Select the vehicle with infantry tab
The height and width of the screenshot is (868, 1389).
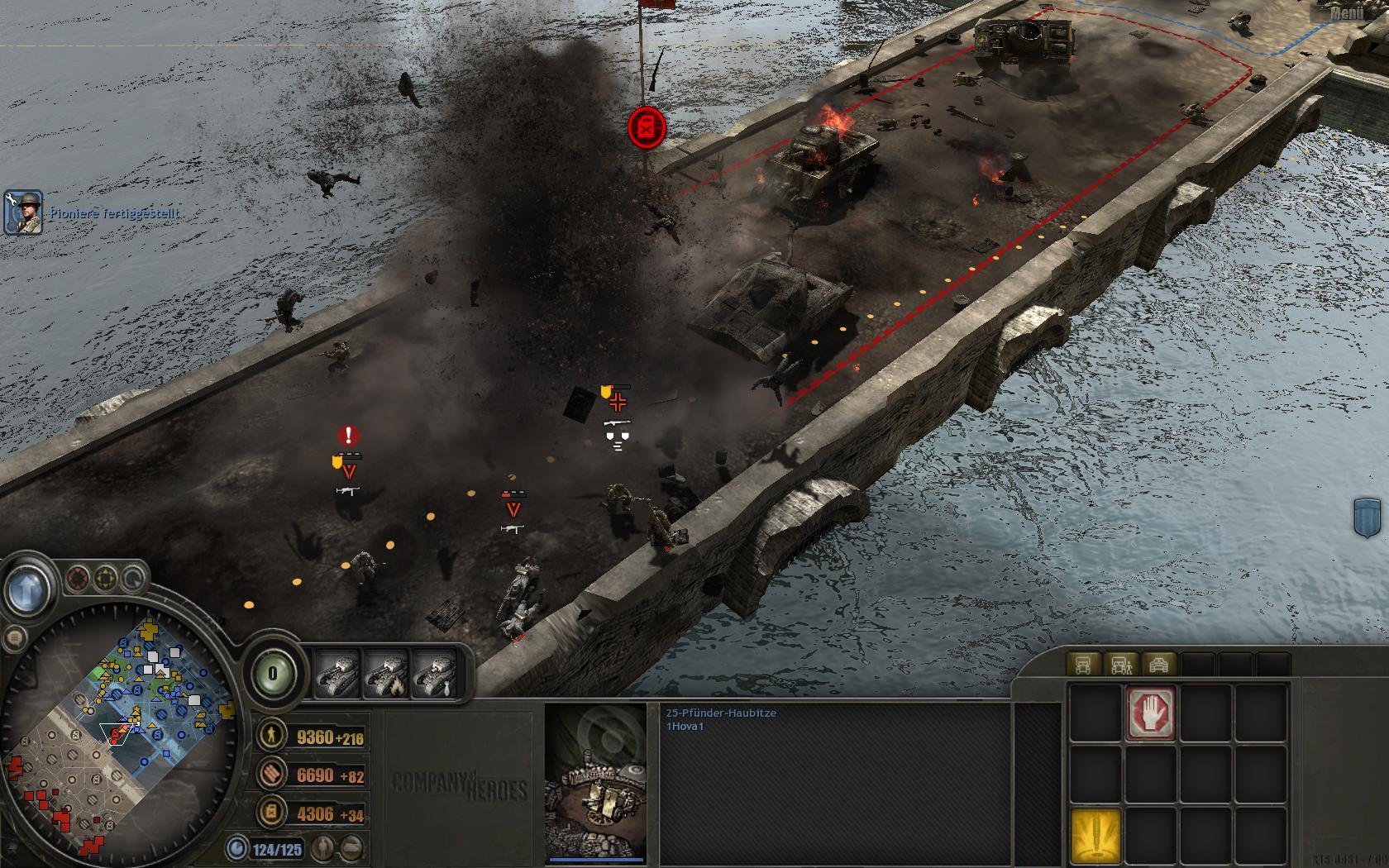[x=1121, y=665]
